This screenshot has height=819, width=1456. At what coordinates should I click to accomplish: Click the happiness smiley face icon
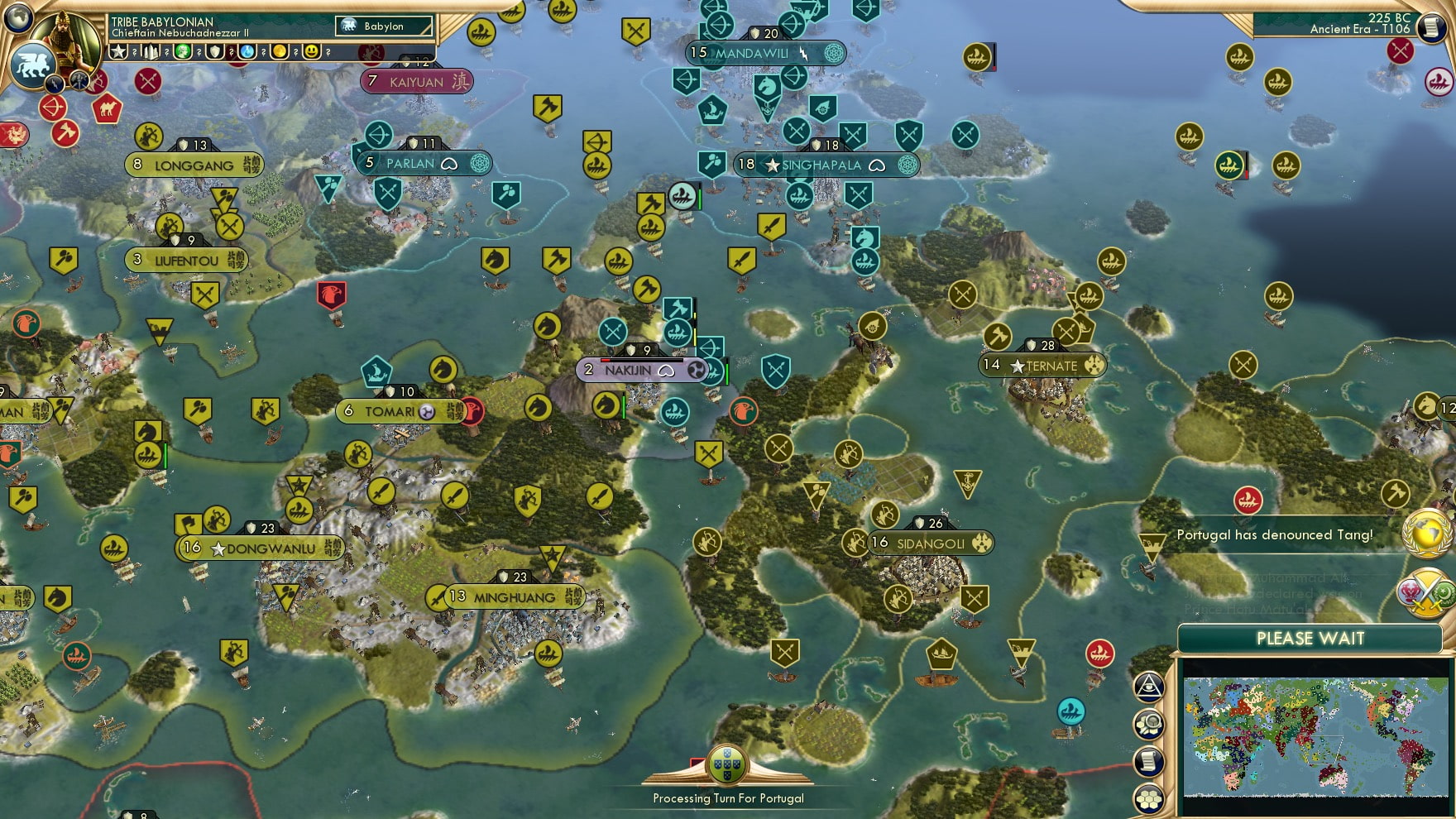click(x=311, y=51)
